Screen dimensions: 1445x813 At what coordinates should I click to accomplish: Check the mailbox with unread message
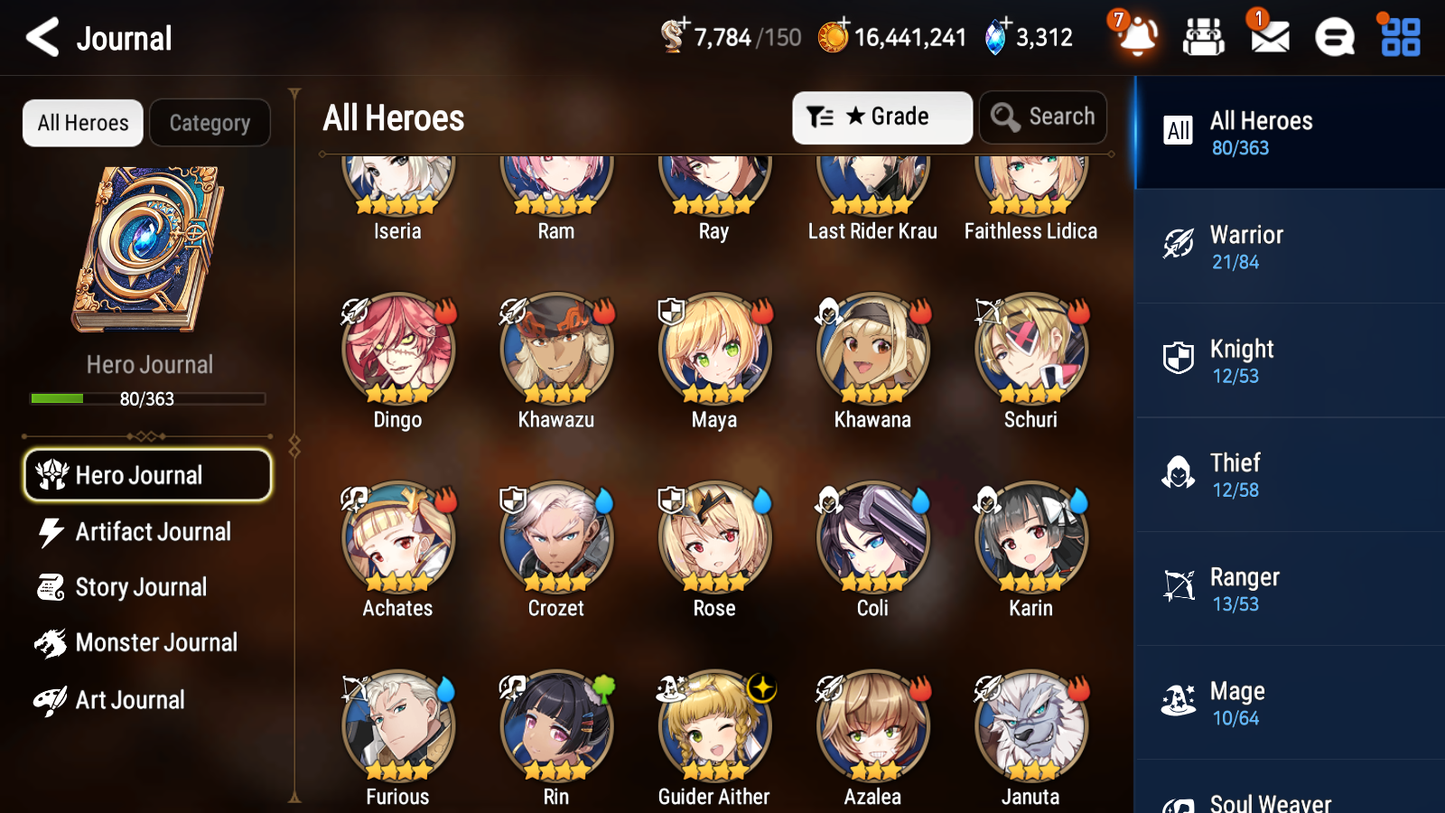(x=1268, y=36)
